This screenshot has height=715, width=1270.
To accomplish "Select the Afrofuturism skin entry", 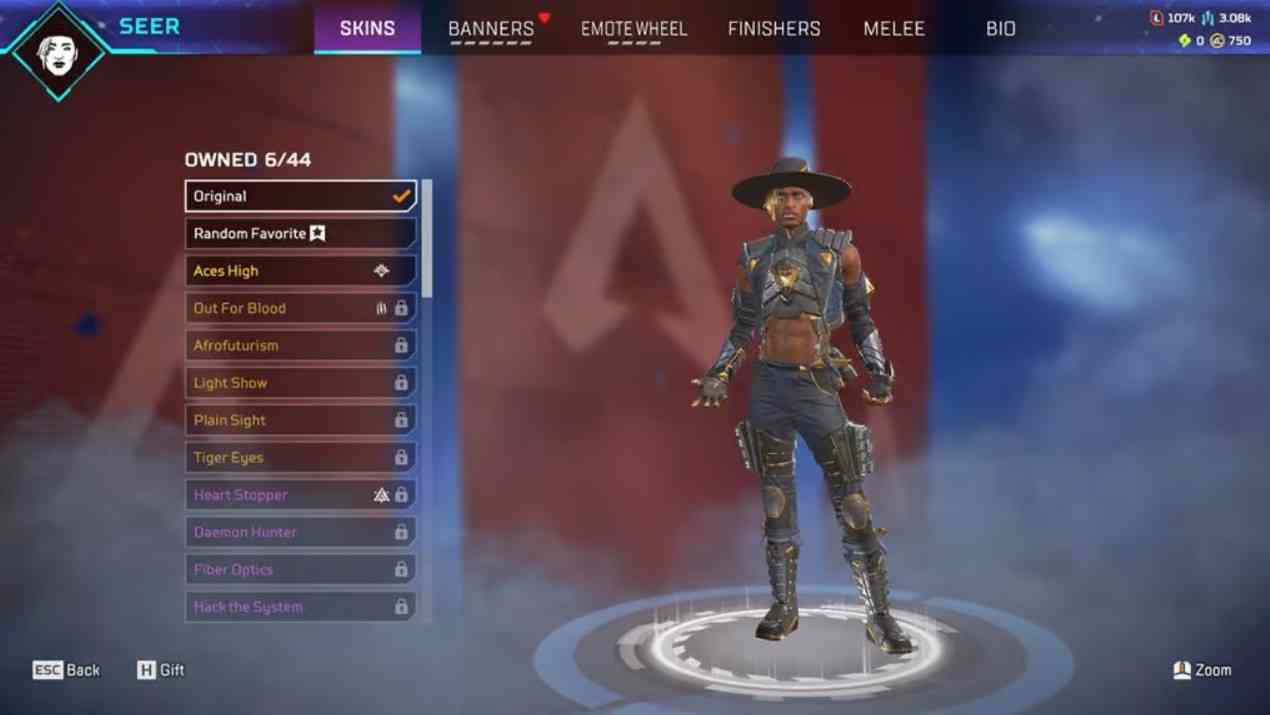I will (300, 345).
